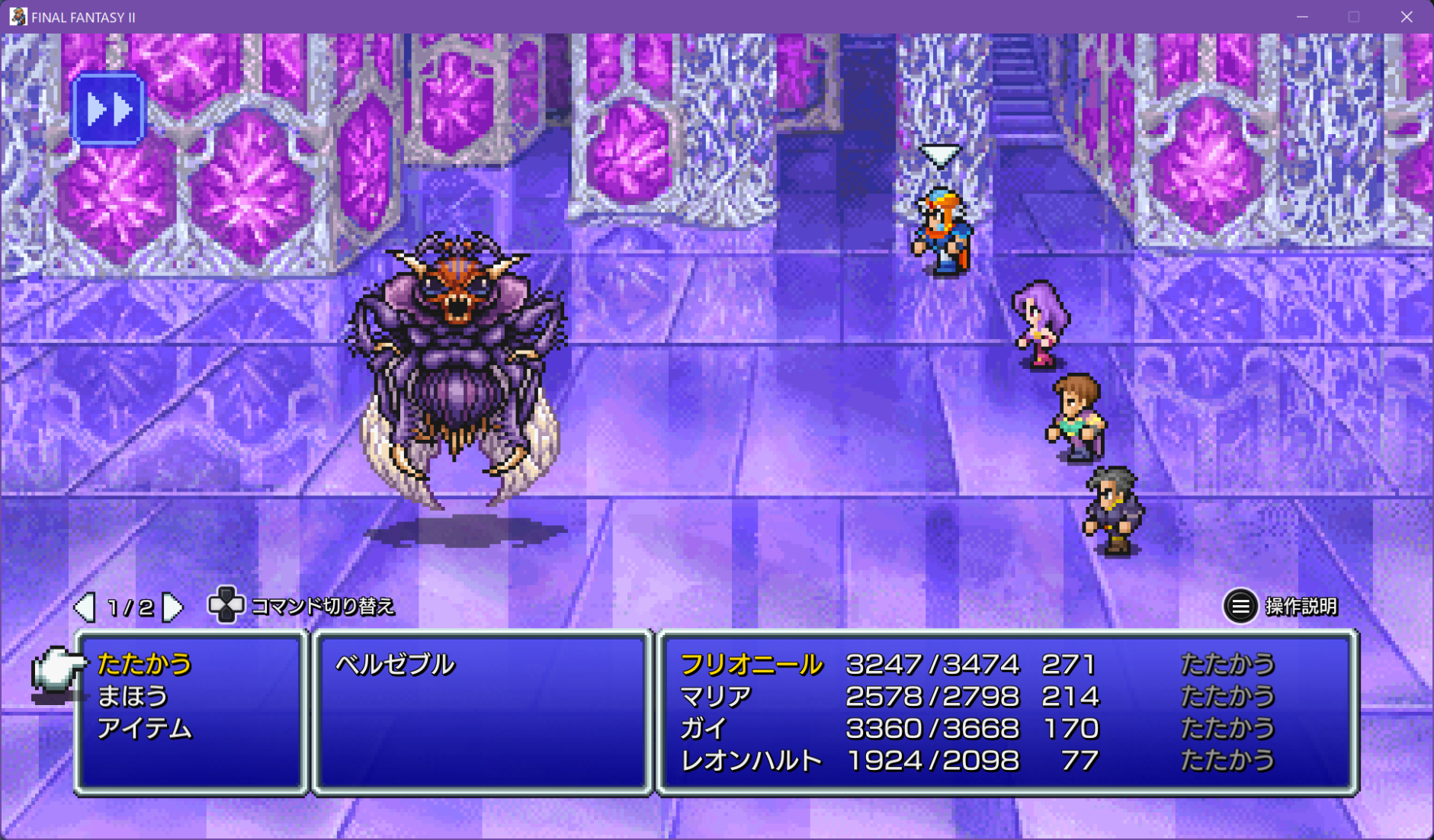Screen dimensions: 1434x840
Task: Close the Final Fantasy II window
Action: tap(1407, 17)
